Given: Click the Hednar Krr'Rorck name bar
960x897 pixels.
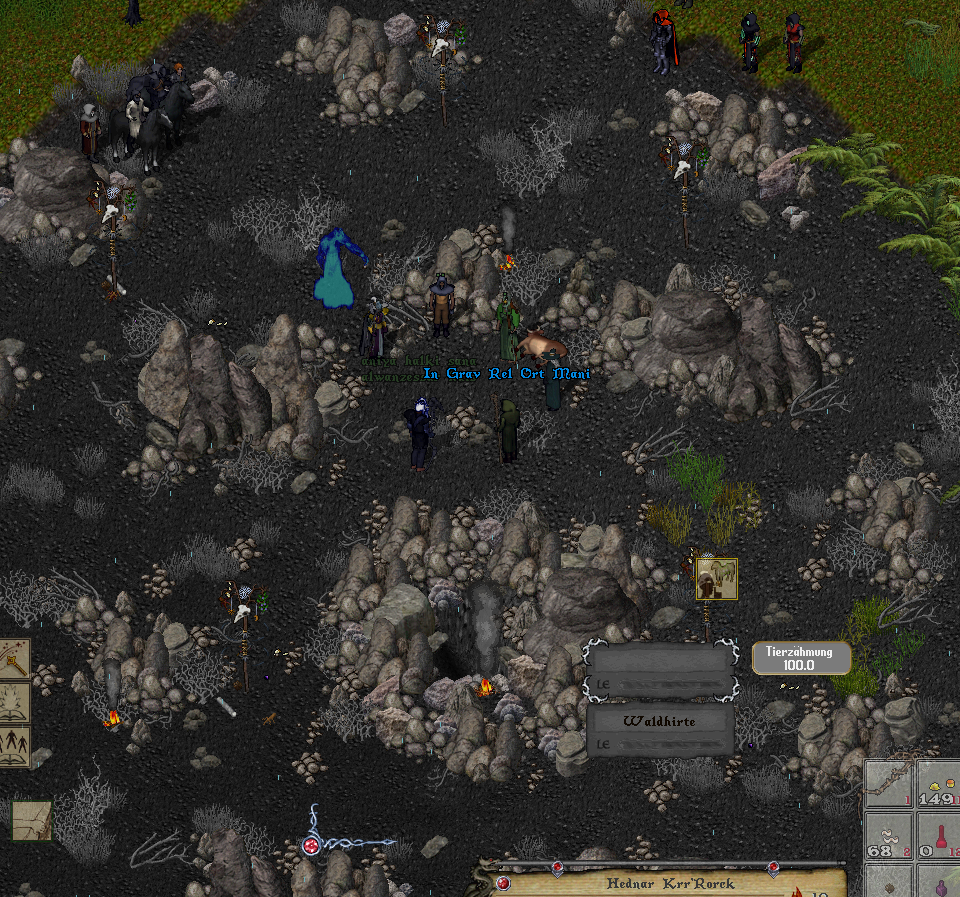Looking at the screenshot, I should [670, 884].
